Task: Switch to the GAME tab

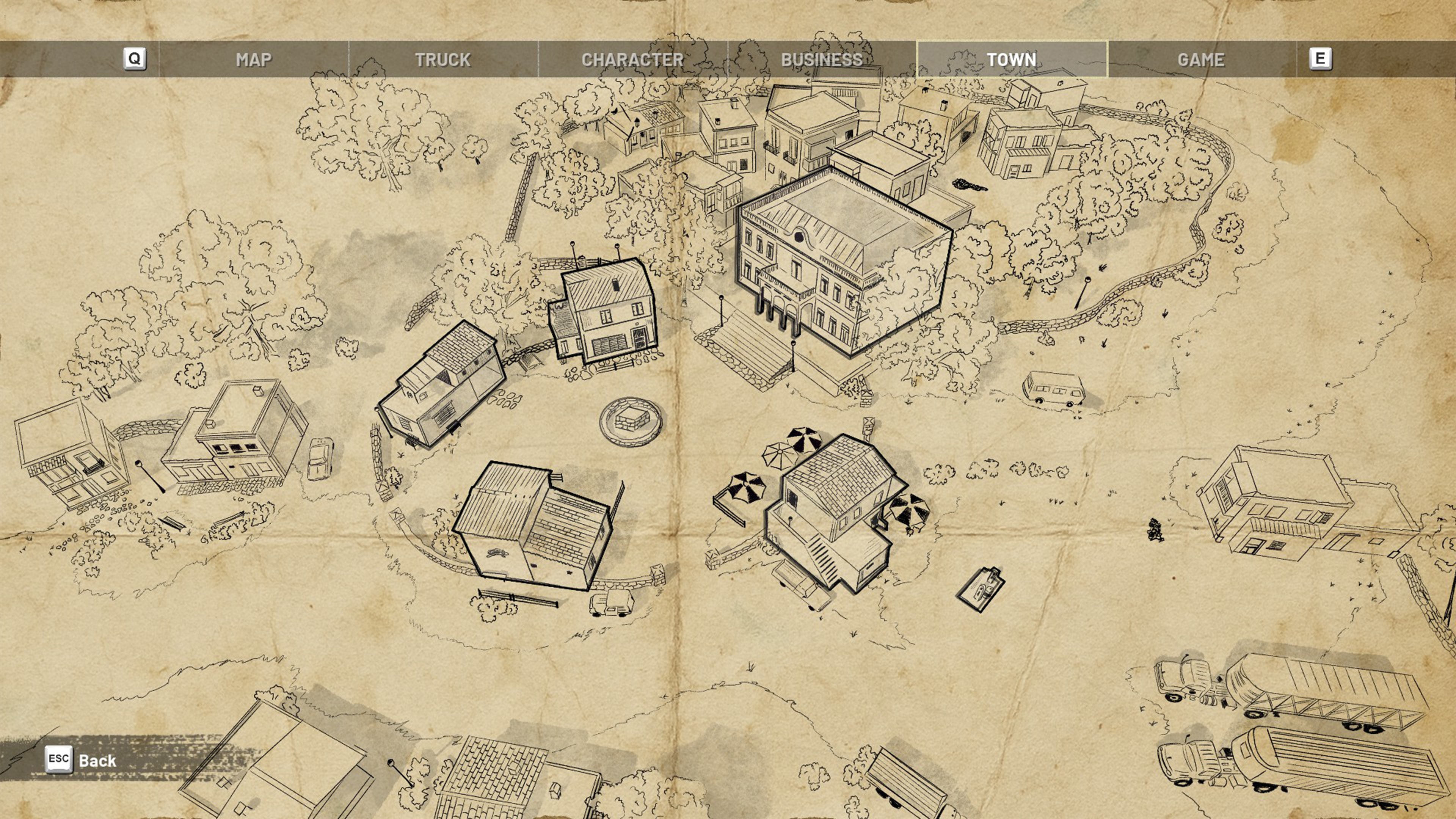Action: [x=1199, y=59]
